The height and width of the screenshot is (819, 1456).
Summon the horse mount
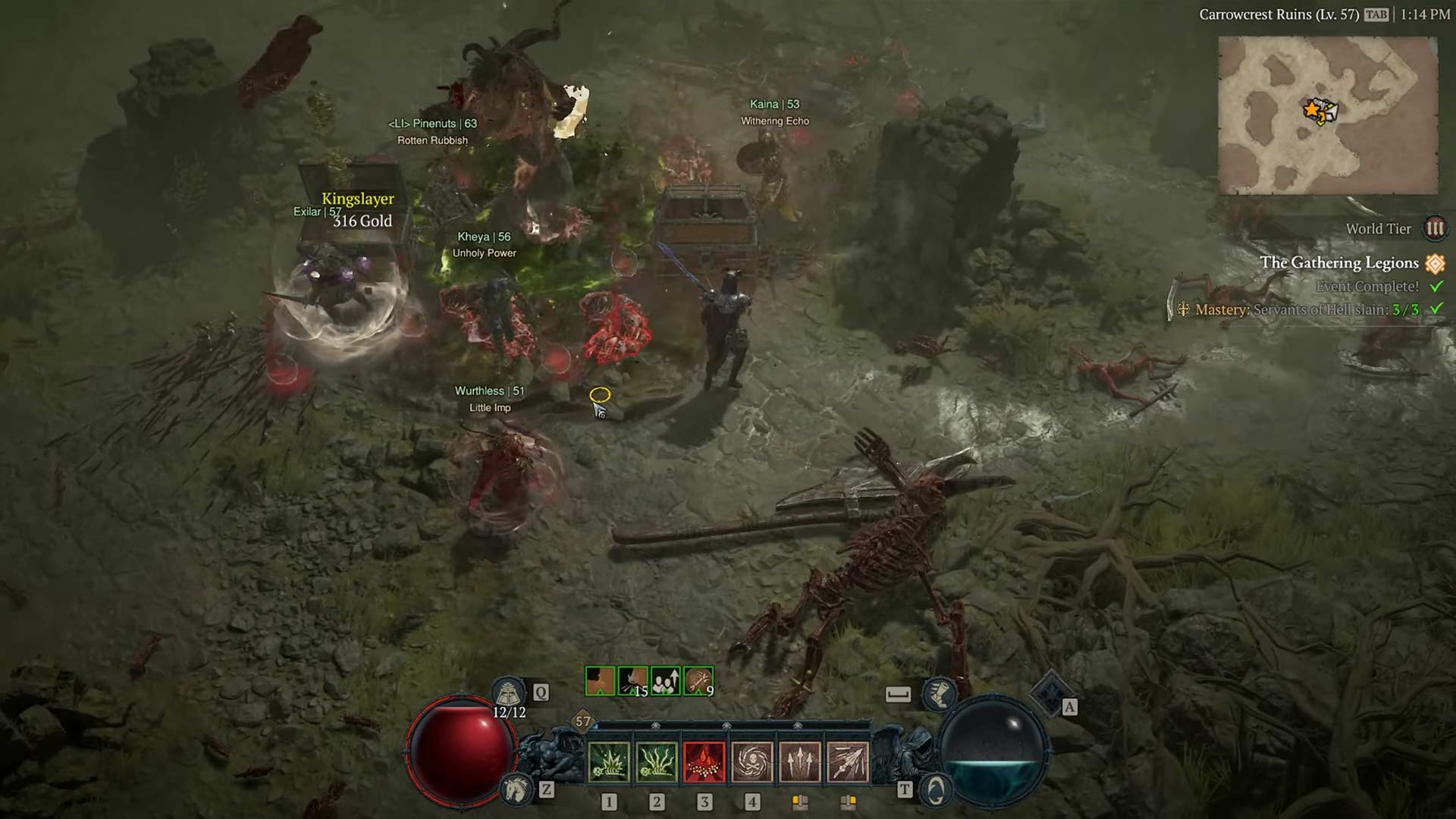tap(516, 790)
